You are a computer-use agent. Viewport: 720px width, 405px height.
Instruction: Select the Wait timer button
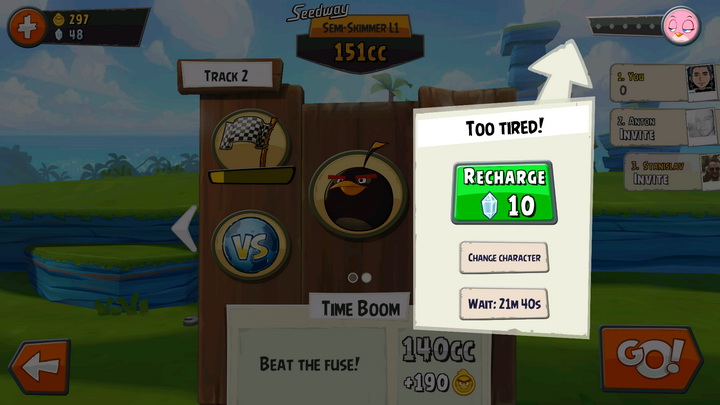[x=504, y=303]
